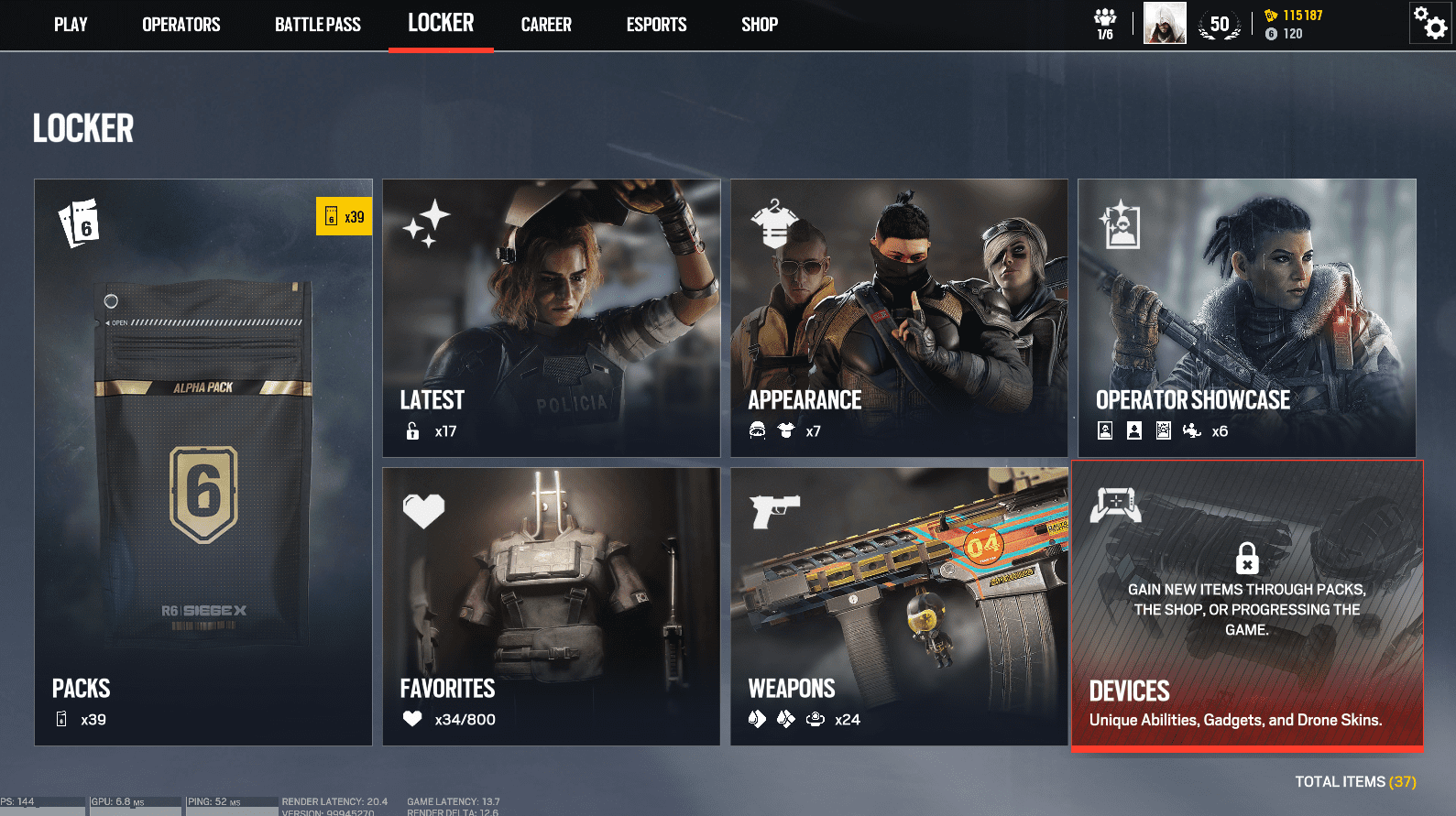
Task: Click the lock icon on the Latest tile
Action: tap(411, 430)
